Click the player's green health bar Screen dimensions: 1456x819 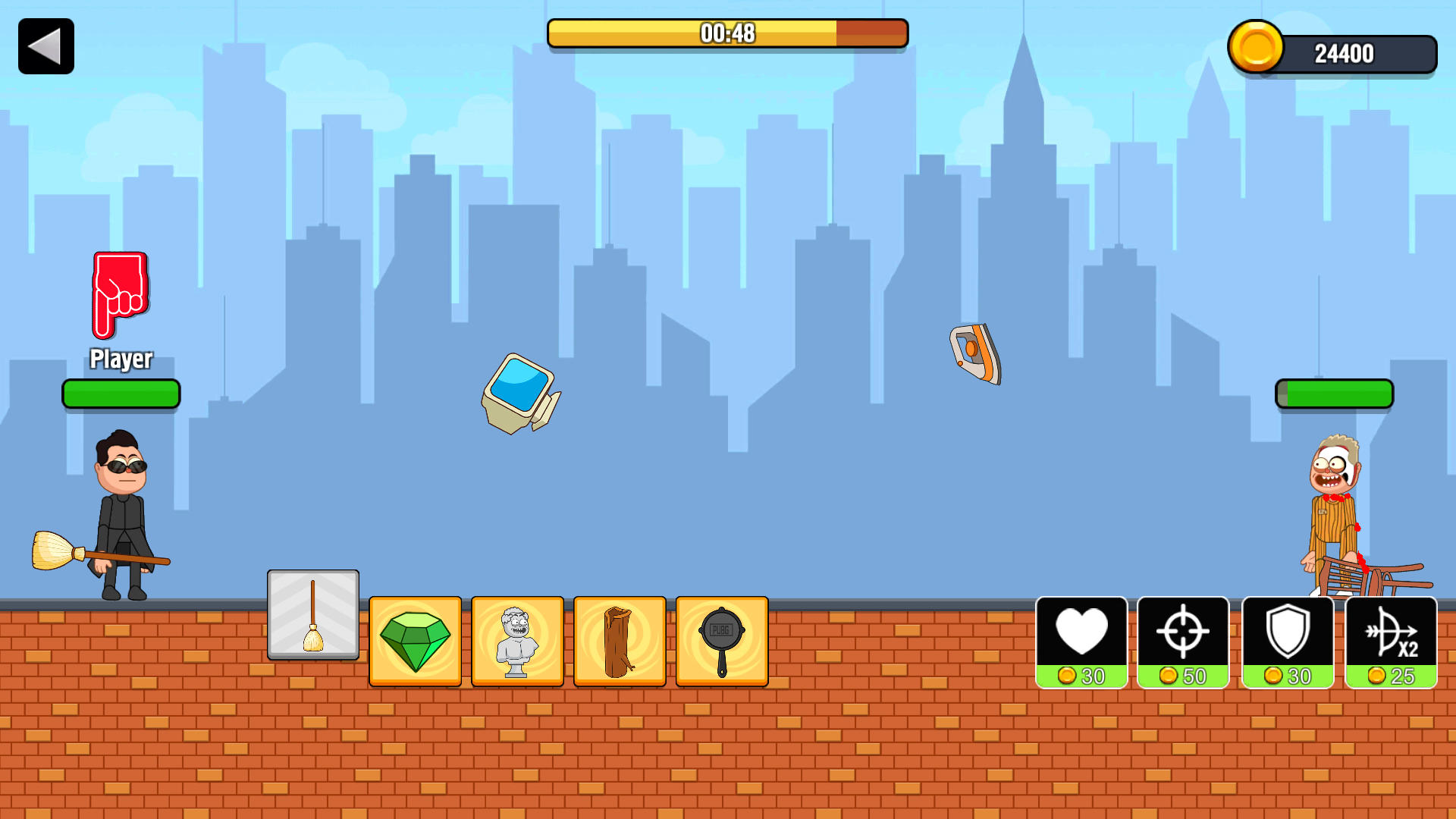pos(121,394)
